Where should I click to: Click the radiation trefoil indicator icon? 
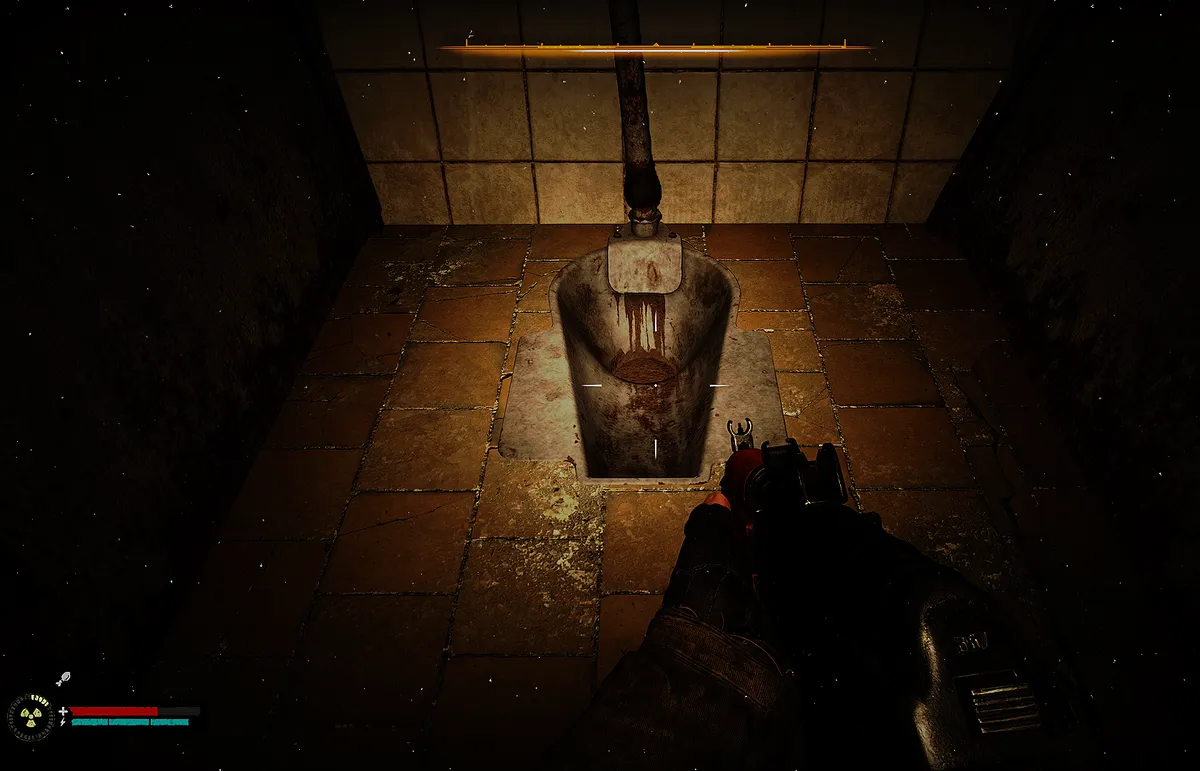coord(31,715)
